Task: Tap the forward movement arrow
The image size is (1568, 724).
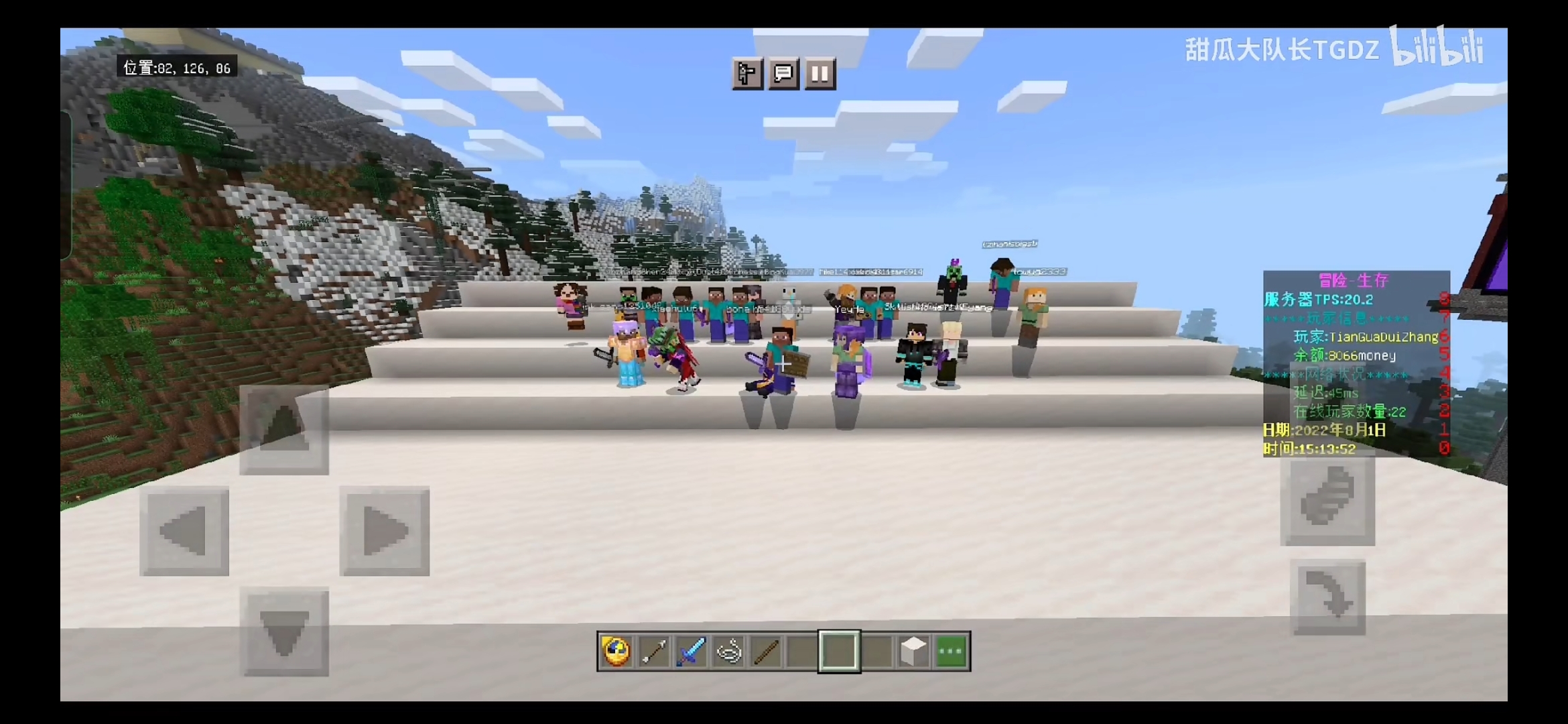Action: point(284,430)
